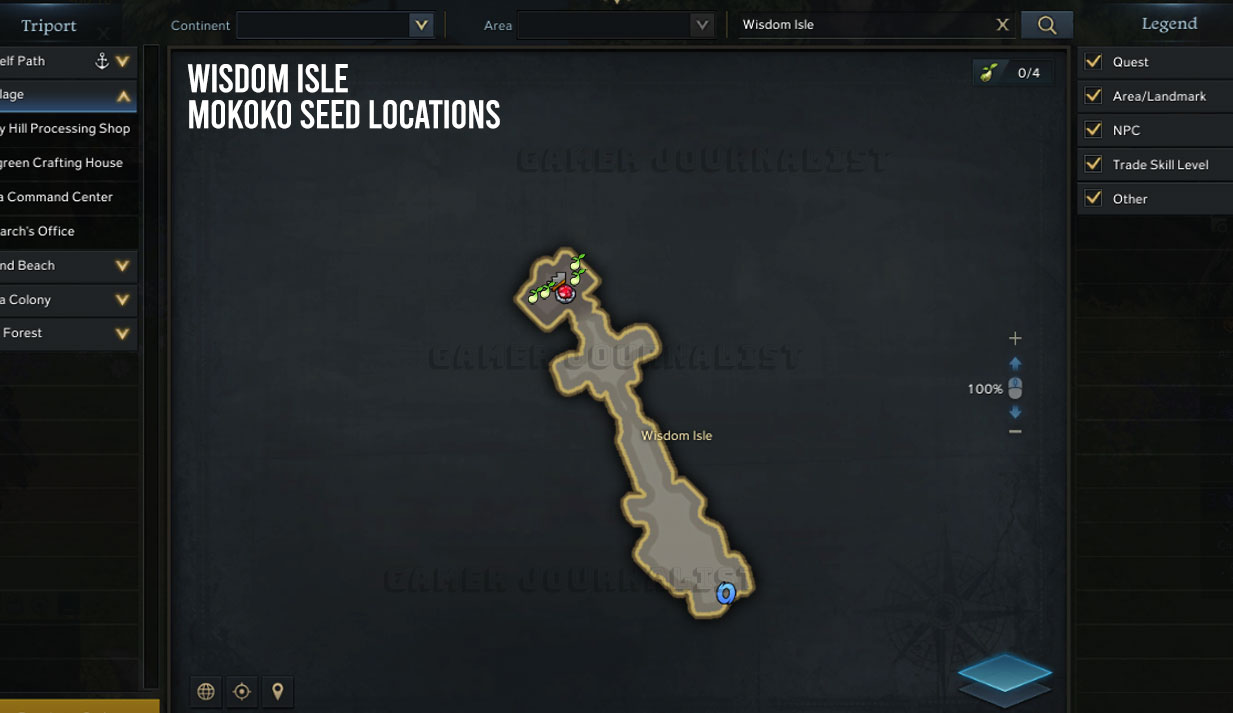Screen dimensions: 1233x713
Task: Zoom in the map with plus button
Action: [1015, 338]
